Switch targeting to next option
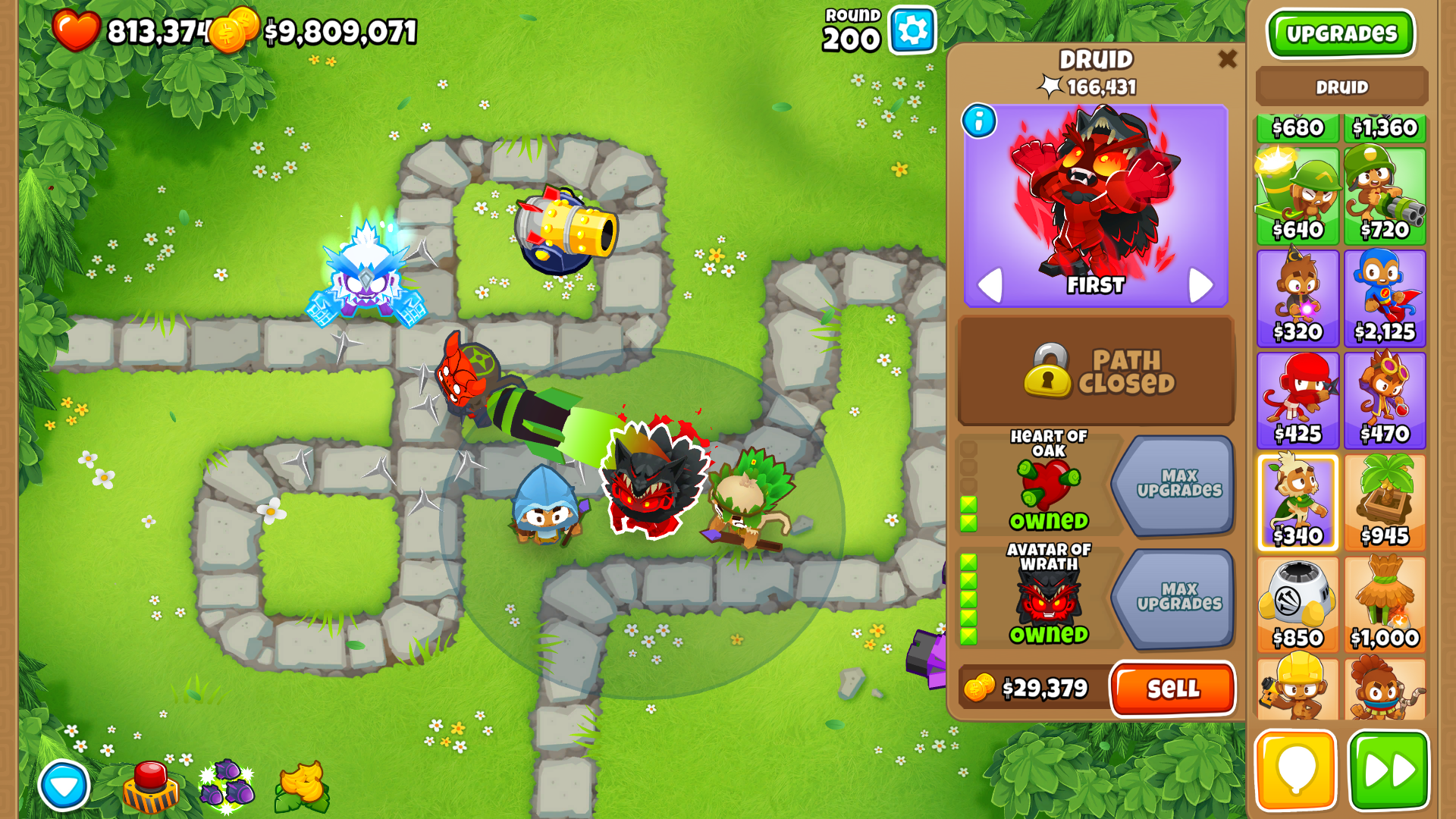The width and height of the screenshot is (1456, 819). (x=1200, y=285)
